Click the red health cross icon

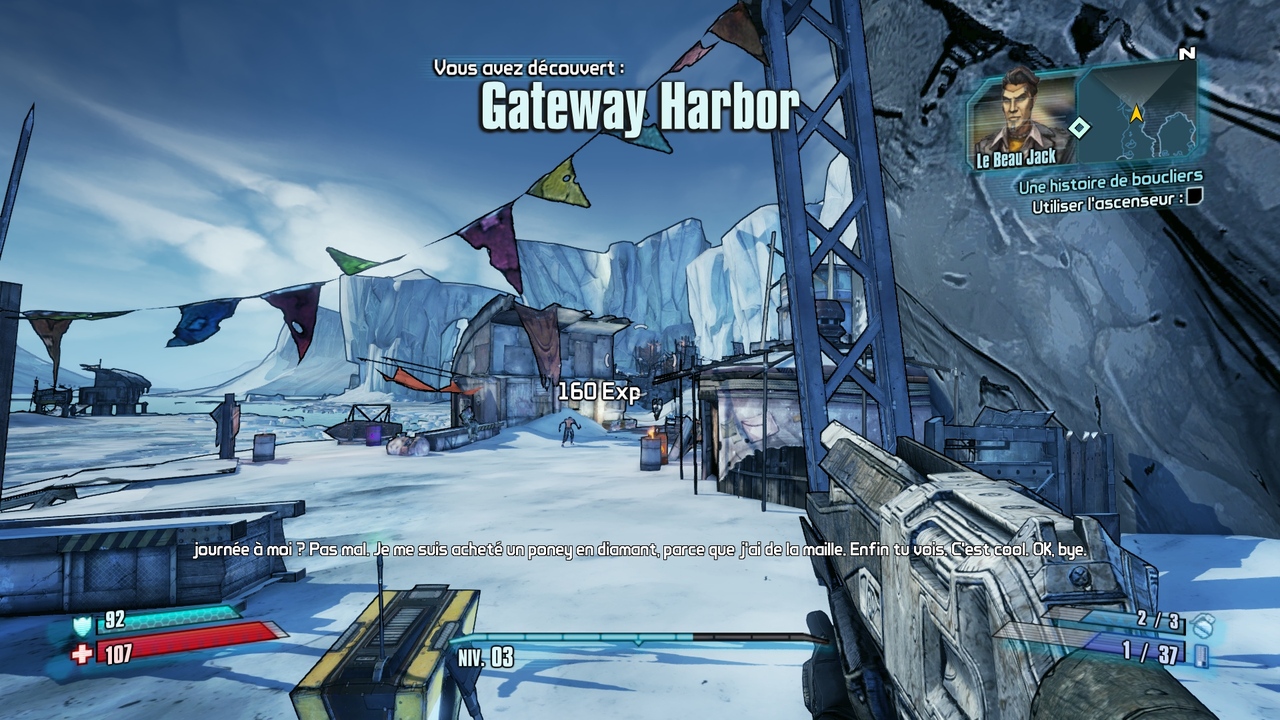tap(83, 653)
